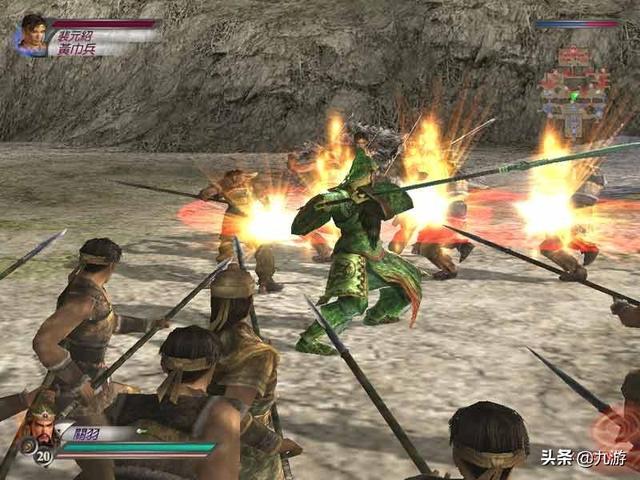This screenshot has height=480, width=640.
Task: Click the targeted enemy officer portrait
Action: (x=32, y=35)
